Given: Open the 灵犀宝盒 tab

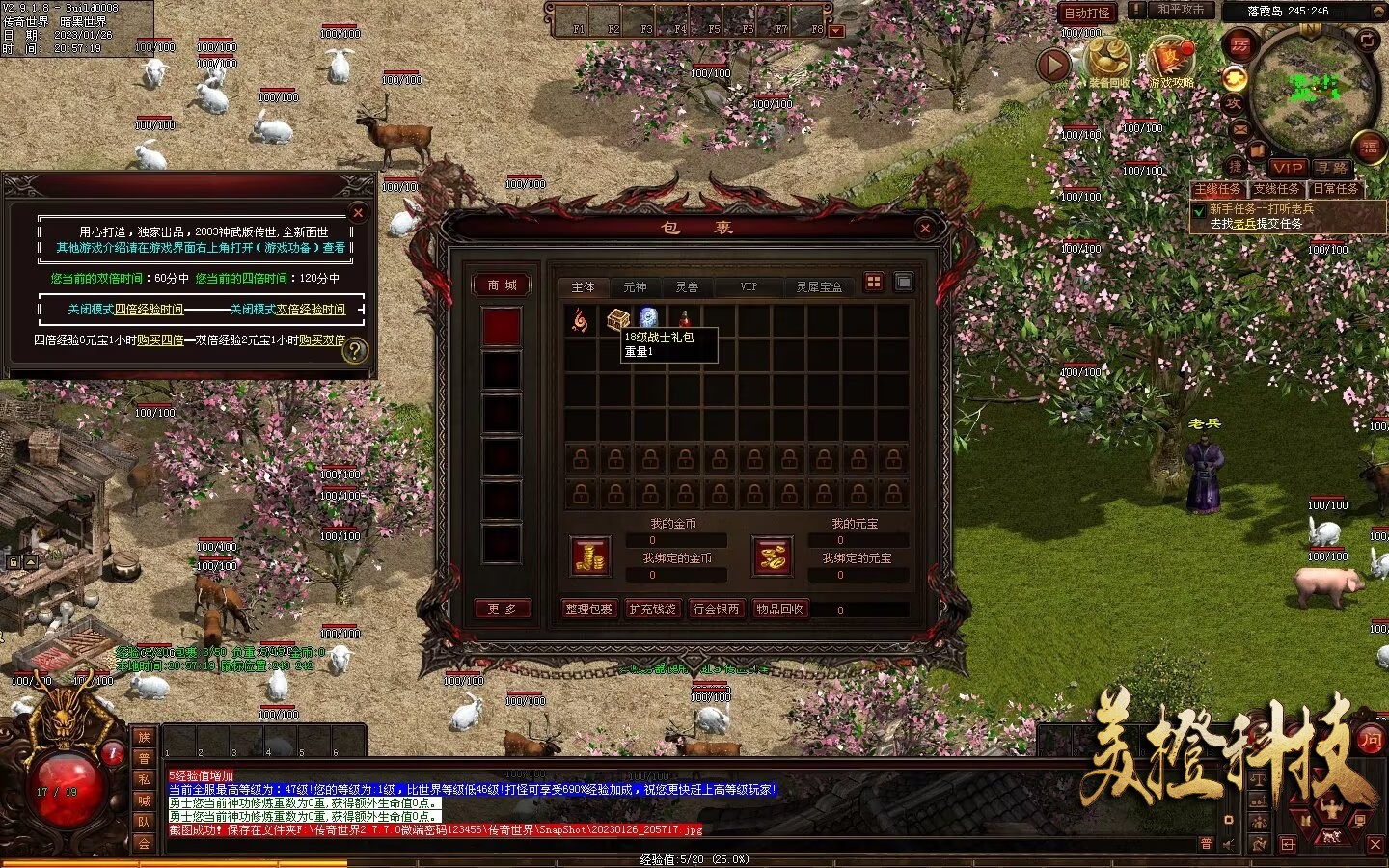Looking at the screenshot, I should coord(819,287).
